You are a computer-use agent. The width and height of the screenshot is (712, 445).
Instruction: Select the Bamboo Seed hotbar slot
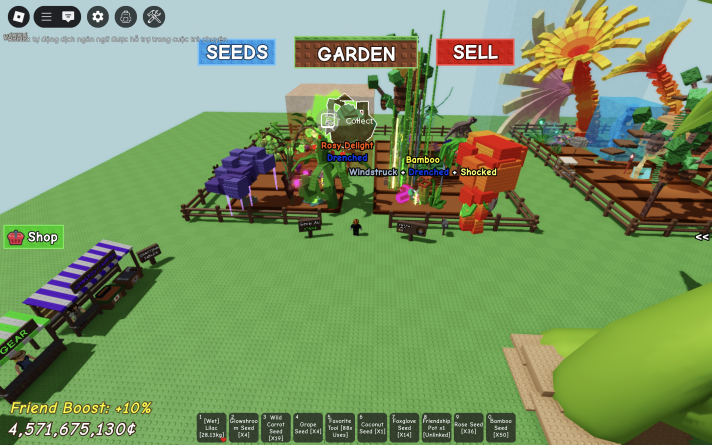[500, 428]
